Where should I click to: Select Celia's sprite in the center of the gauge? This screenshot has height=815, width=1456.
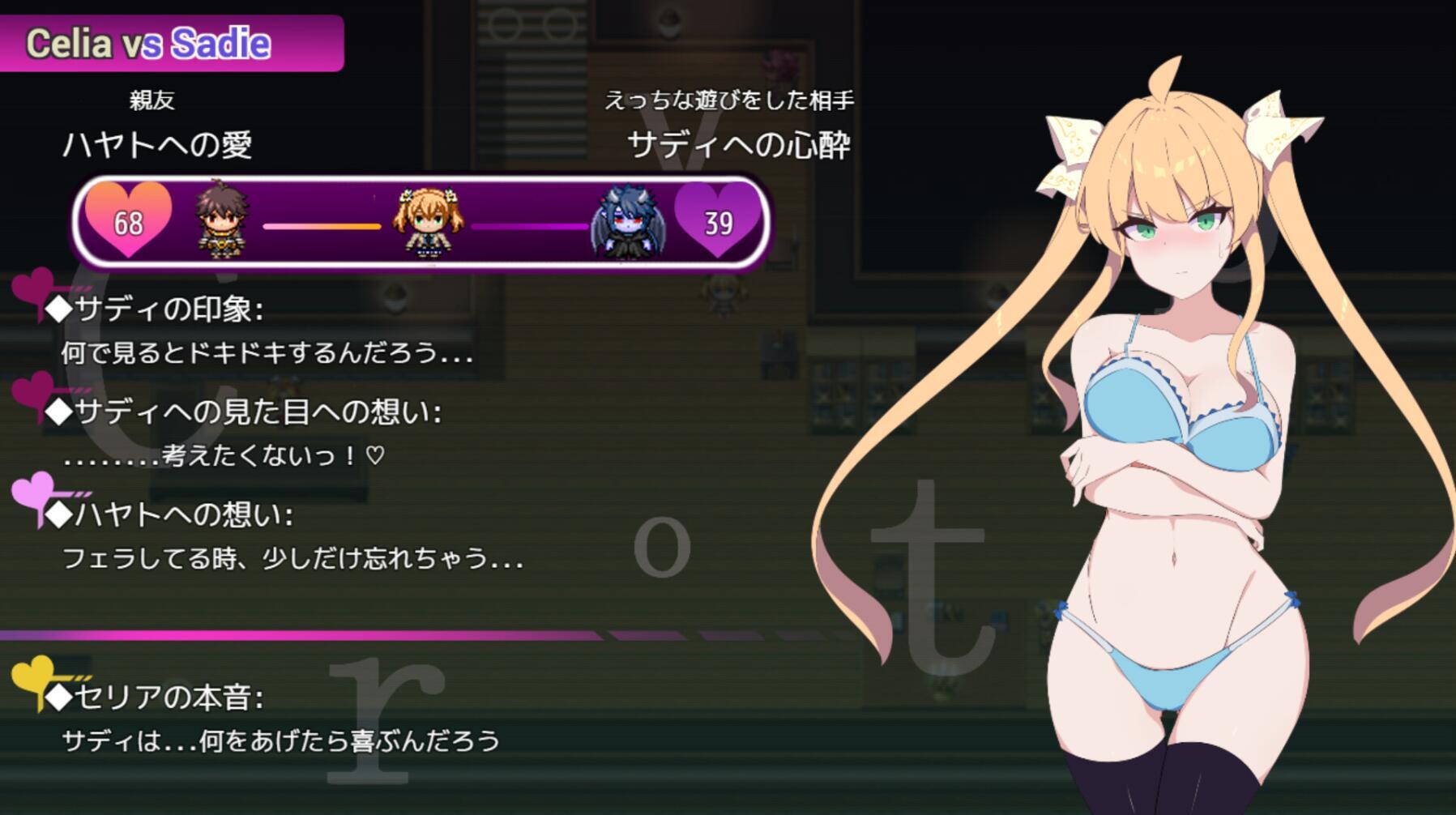(425, 224)
